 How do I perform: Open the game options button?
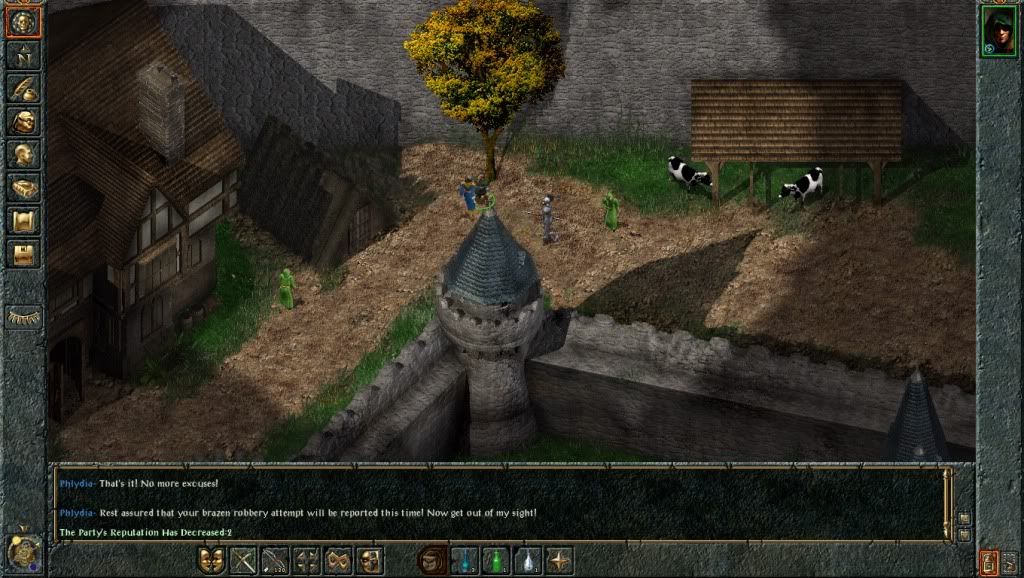click(23, 254)
